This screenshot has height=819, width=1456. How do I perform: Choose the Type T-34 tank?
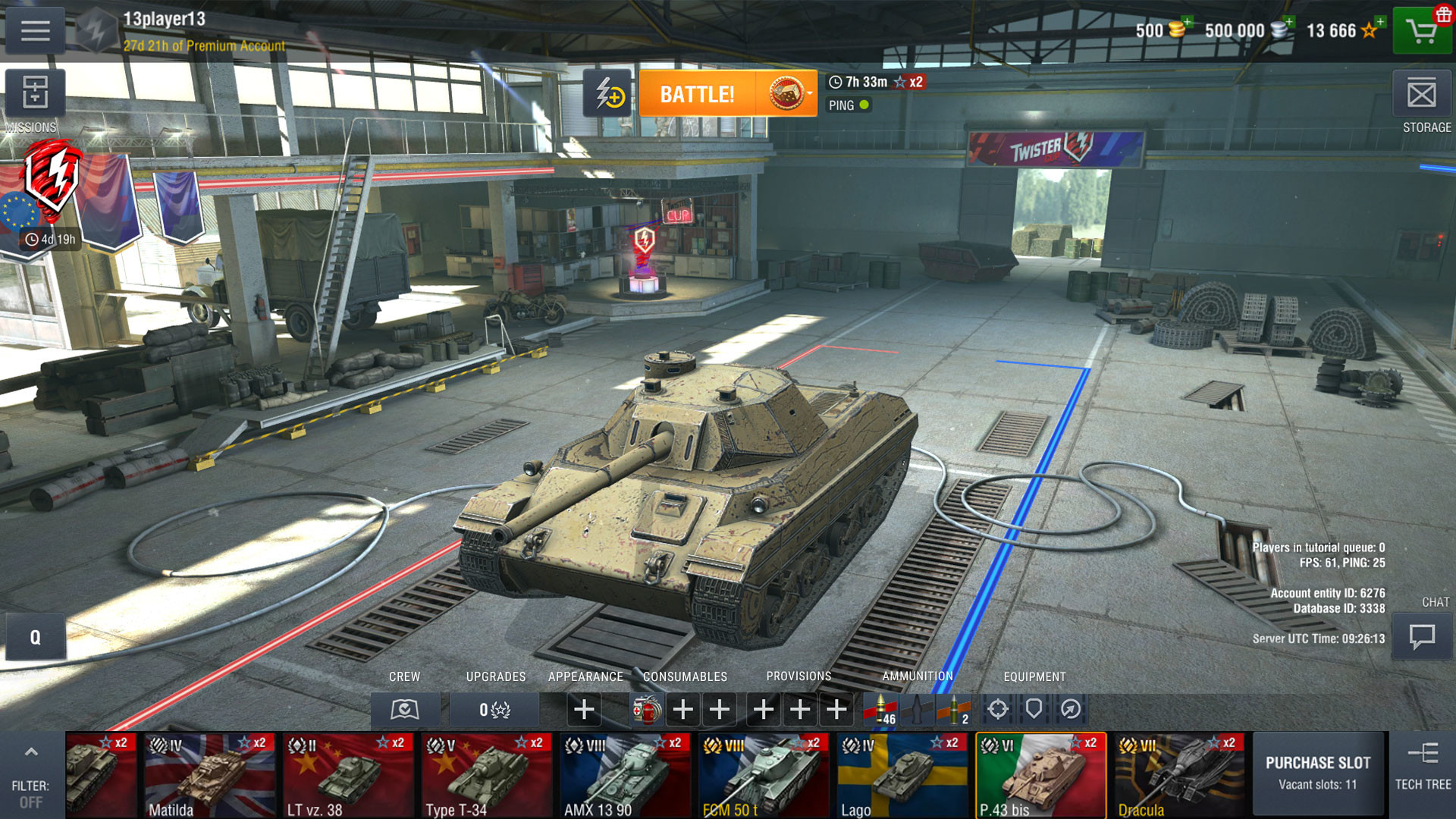tap(487, 775)
